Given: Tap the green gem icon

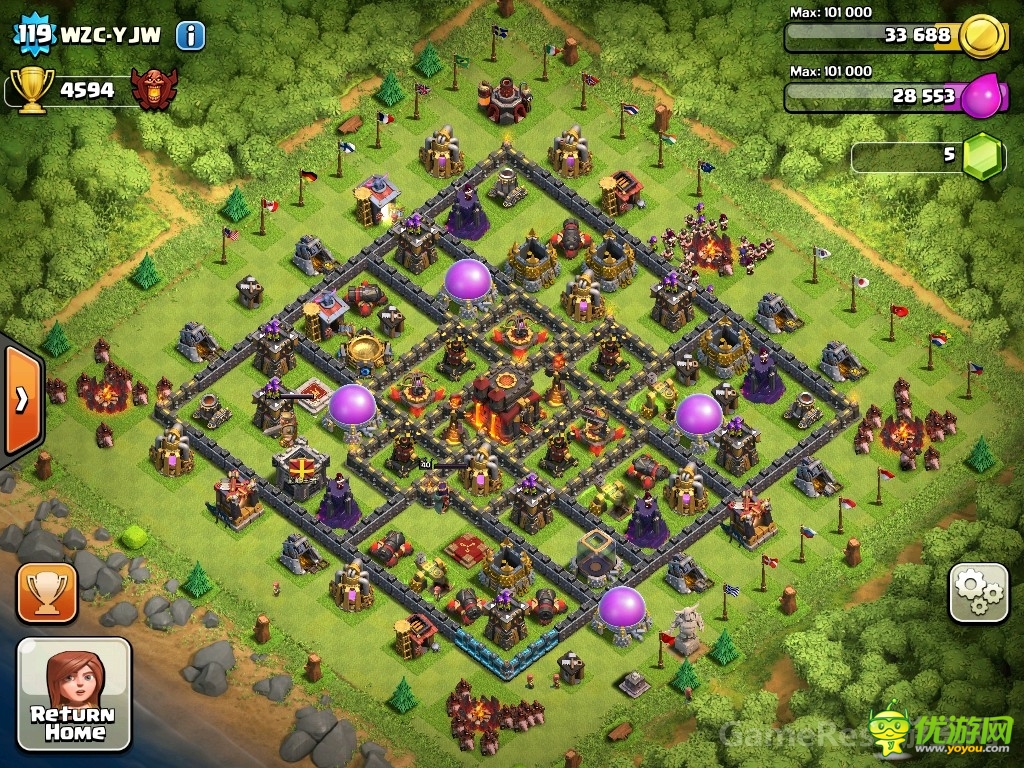Looking at the screenshot, I should tap(982, 156).
